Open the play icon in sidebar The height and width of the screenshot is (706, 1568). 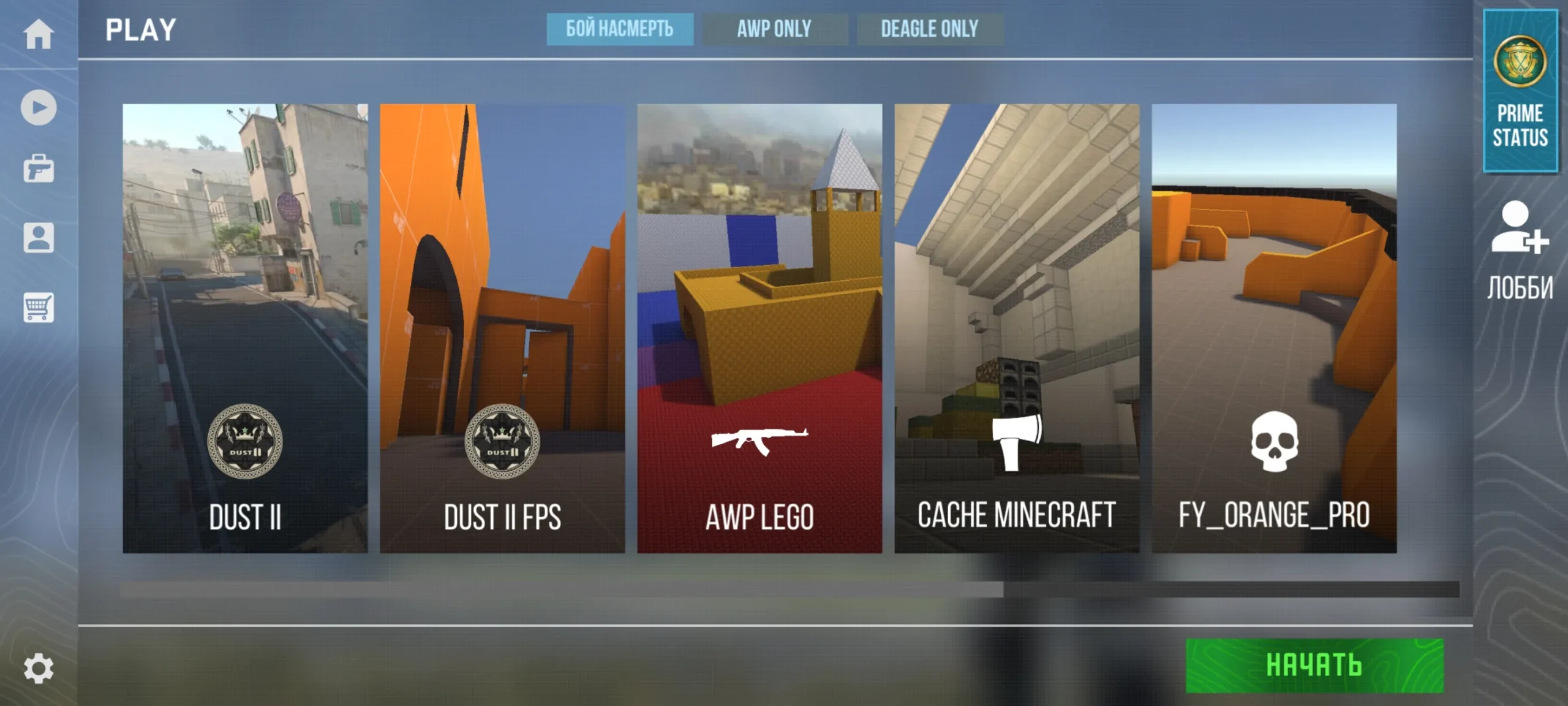pos(38,108)
